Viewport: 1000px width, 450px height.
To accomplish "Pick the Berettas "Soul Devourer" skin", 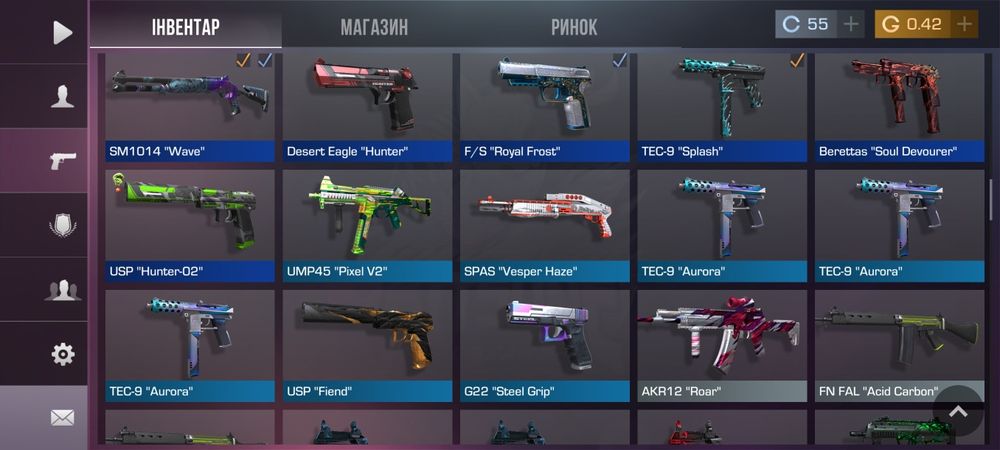I will coord(899,105).
